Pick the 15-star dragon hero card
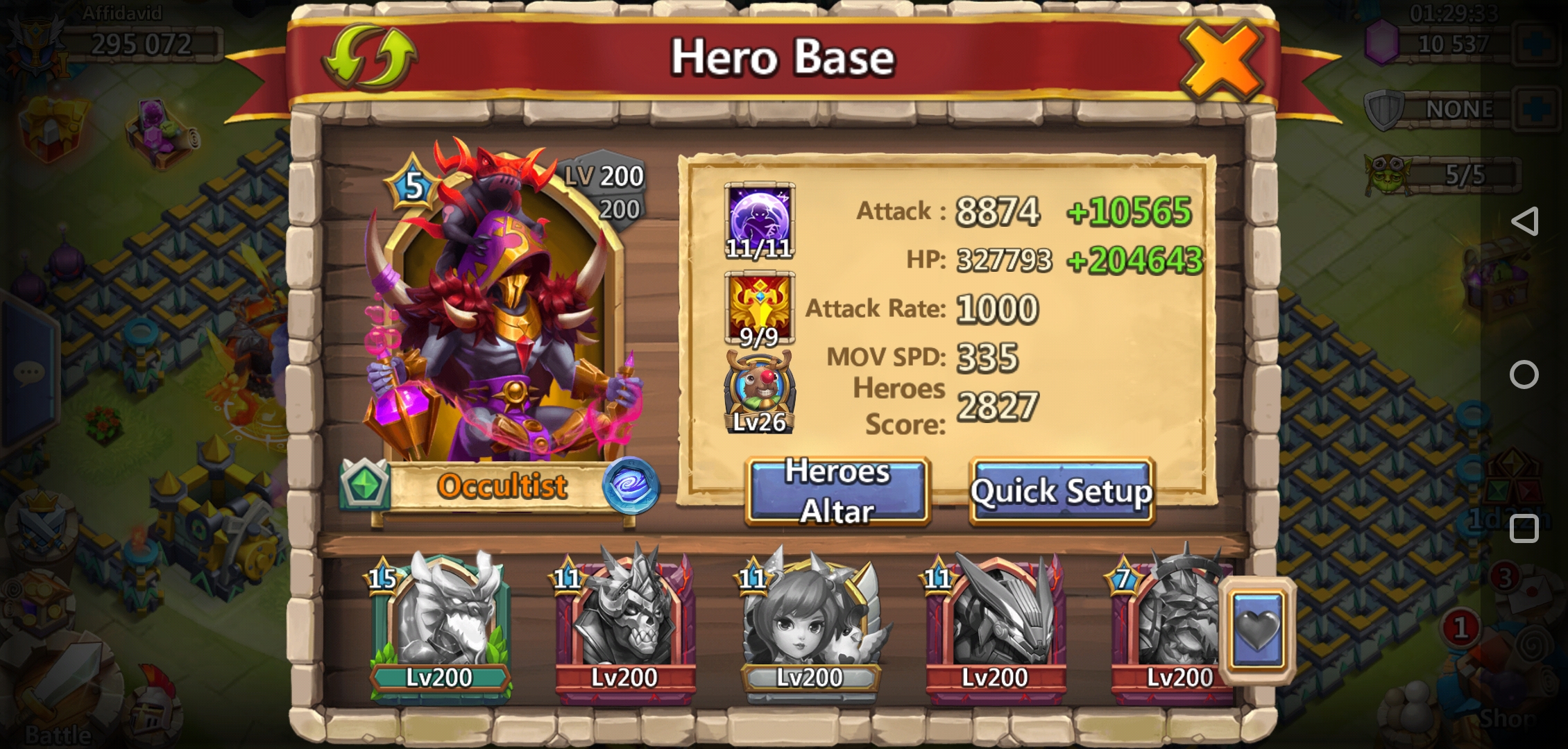1568x749 pixels. [x=440, y=624]
